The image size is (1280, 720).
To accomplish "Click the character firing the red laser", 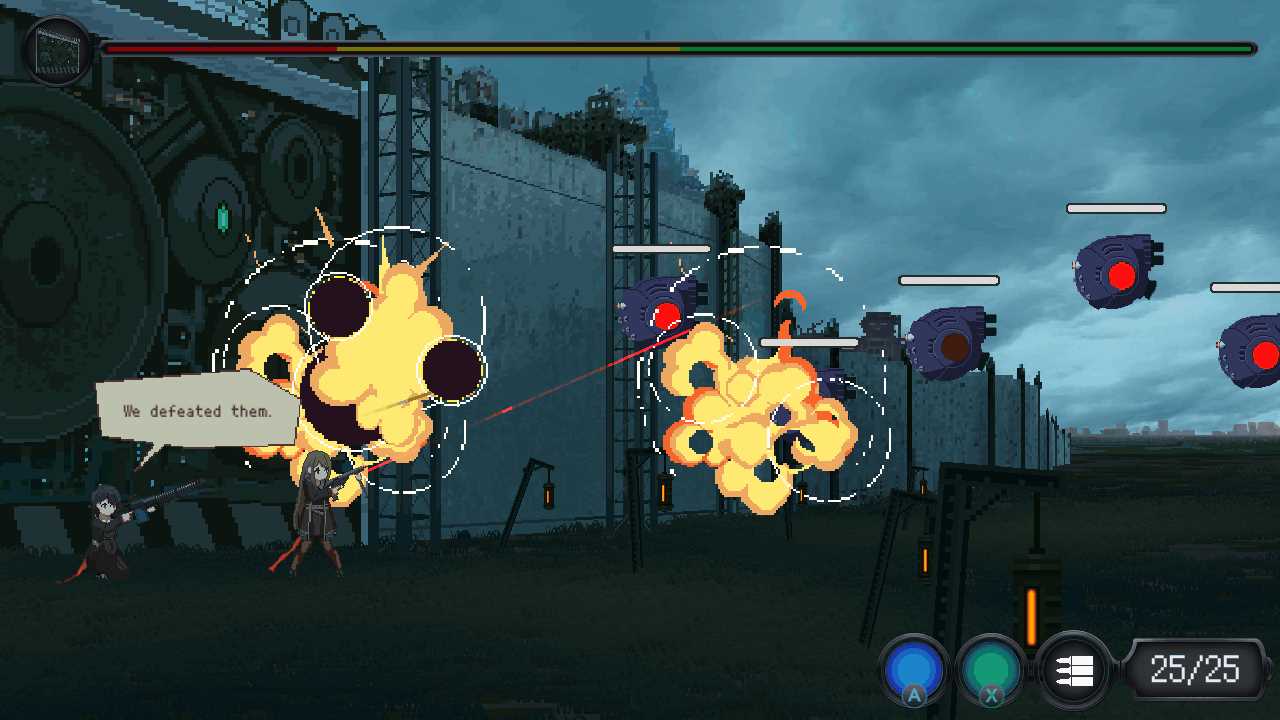I will [320, 510].
